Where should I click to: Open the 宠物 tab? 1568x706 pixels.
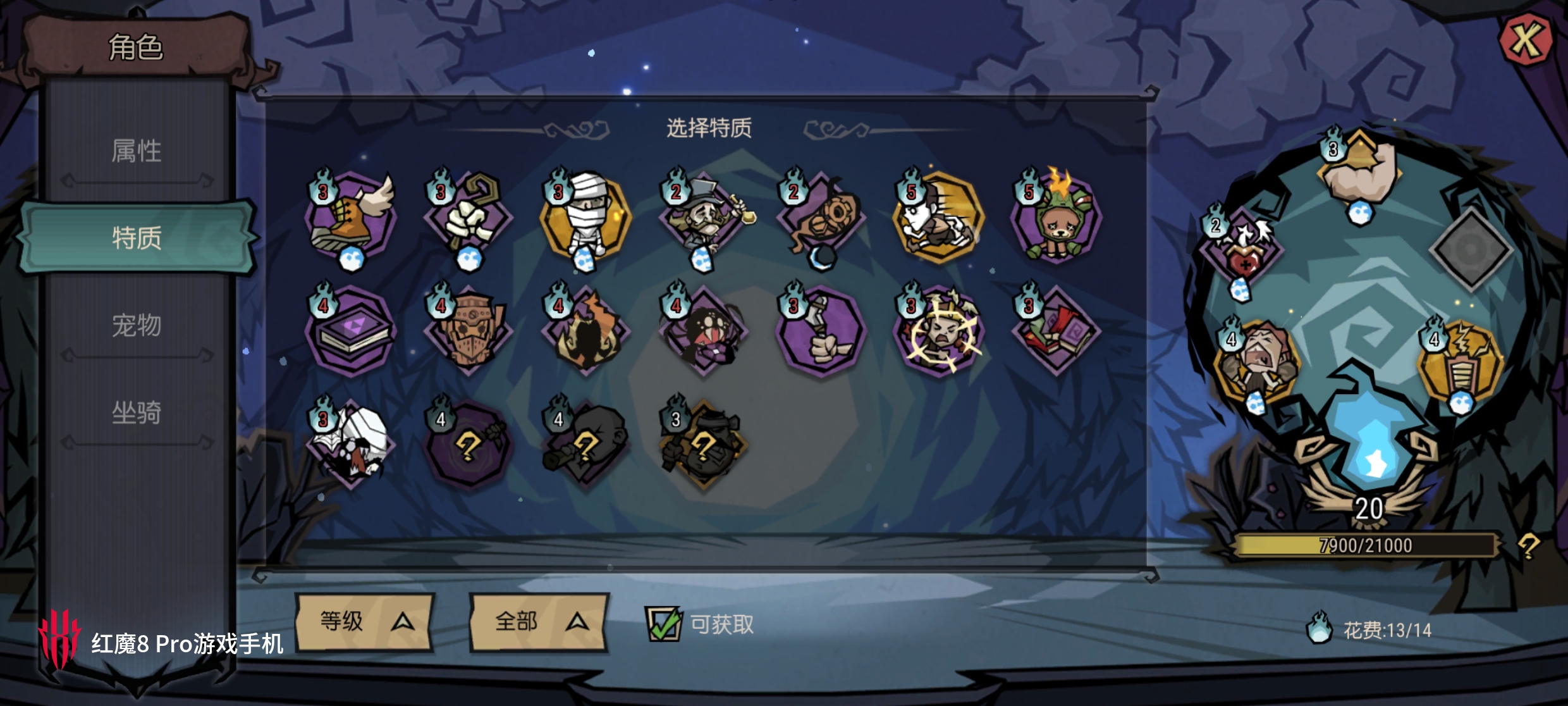[x=137, y=325]
